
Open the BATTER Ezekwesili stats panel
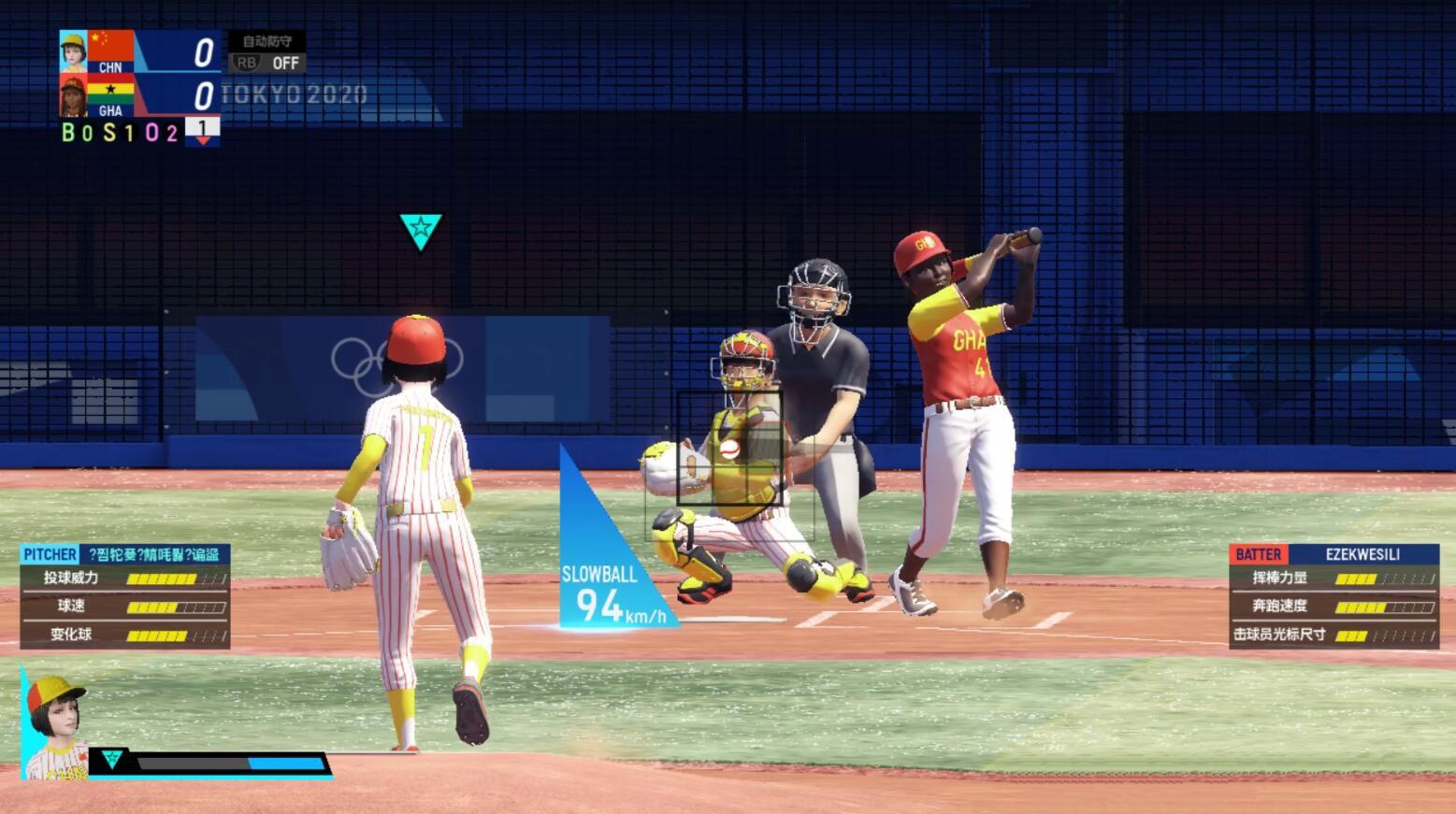click(1333, 595)
